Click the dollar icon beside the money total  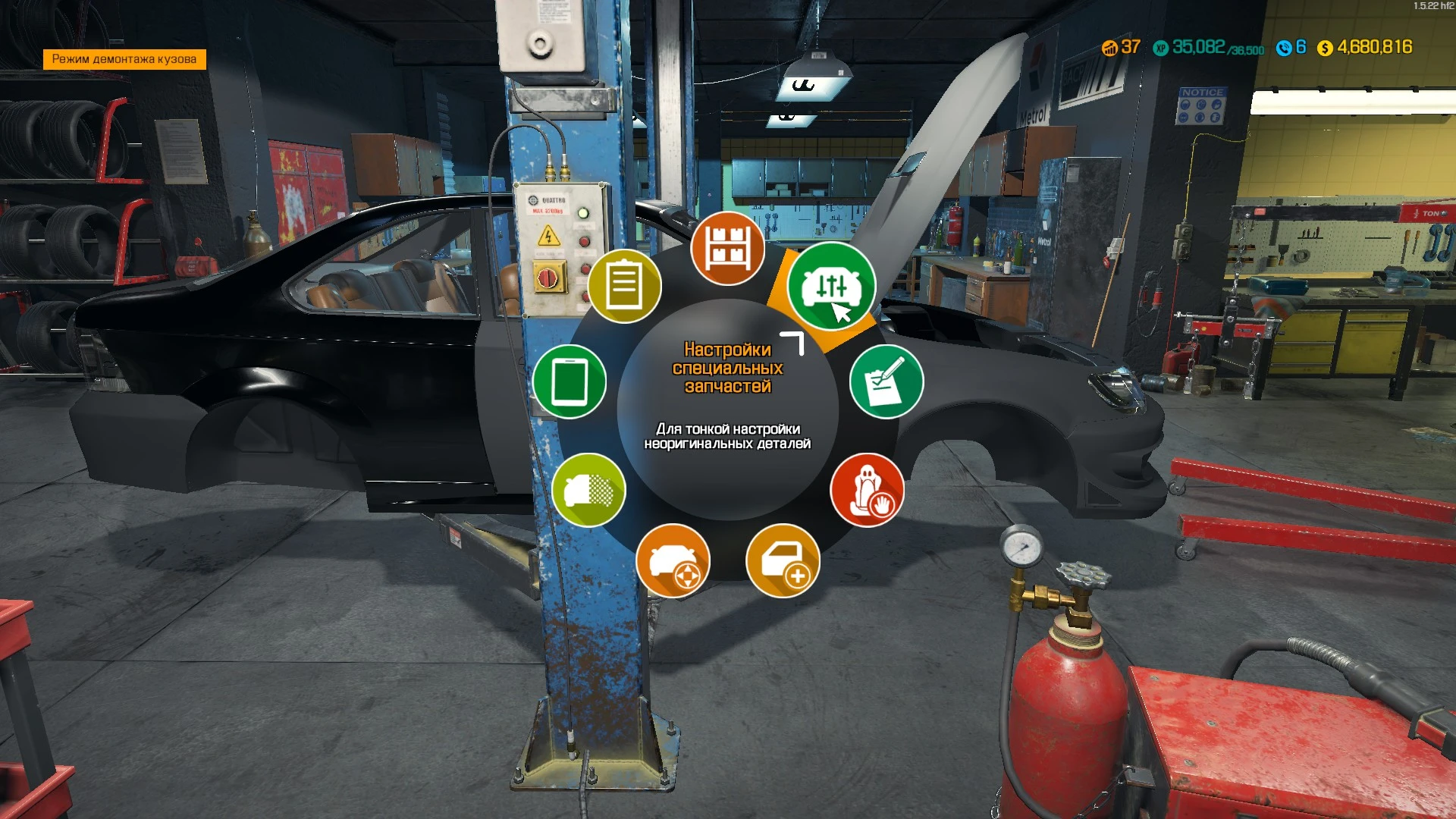coord(1325,48)
